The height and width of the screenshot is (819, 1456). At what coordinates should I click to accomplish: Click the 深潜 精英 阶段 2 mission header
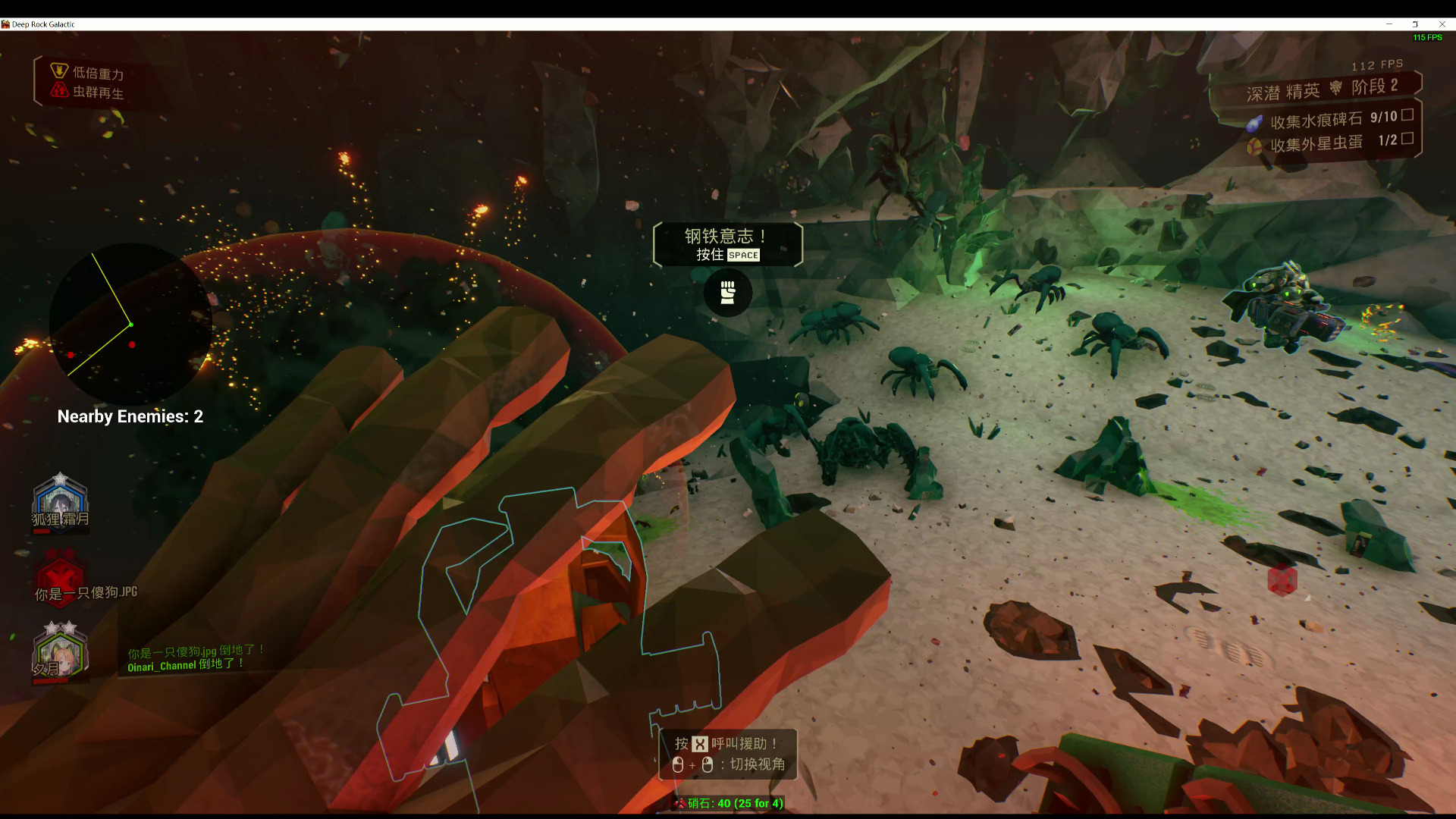click(x=1321, y=89)
